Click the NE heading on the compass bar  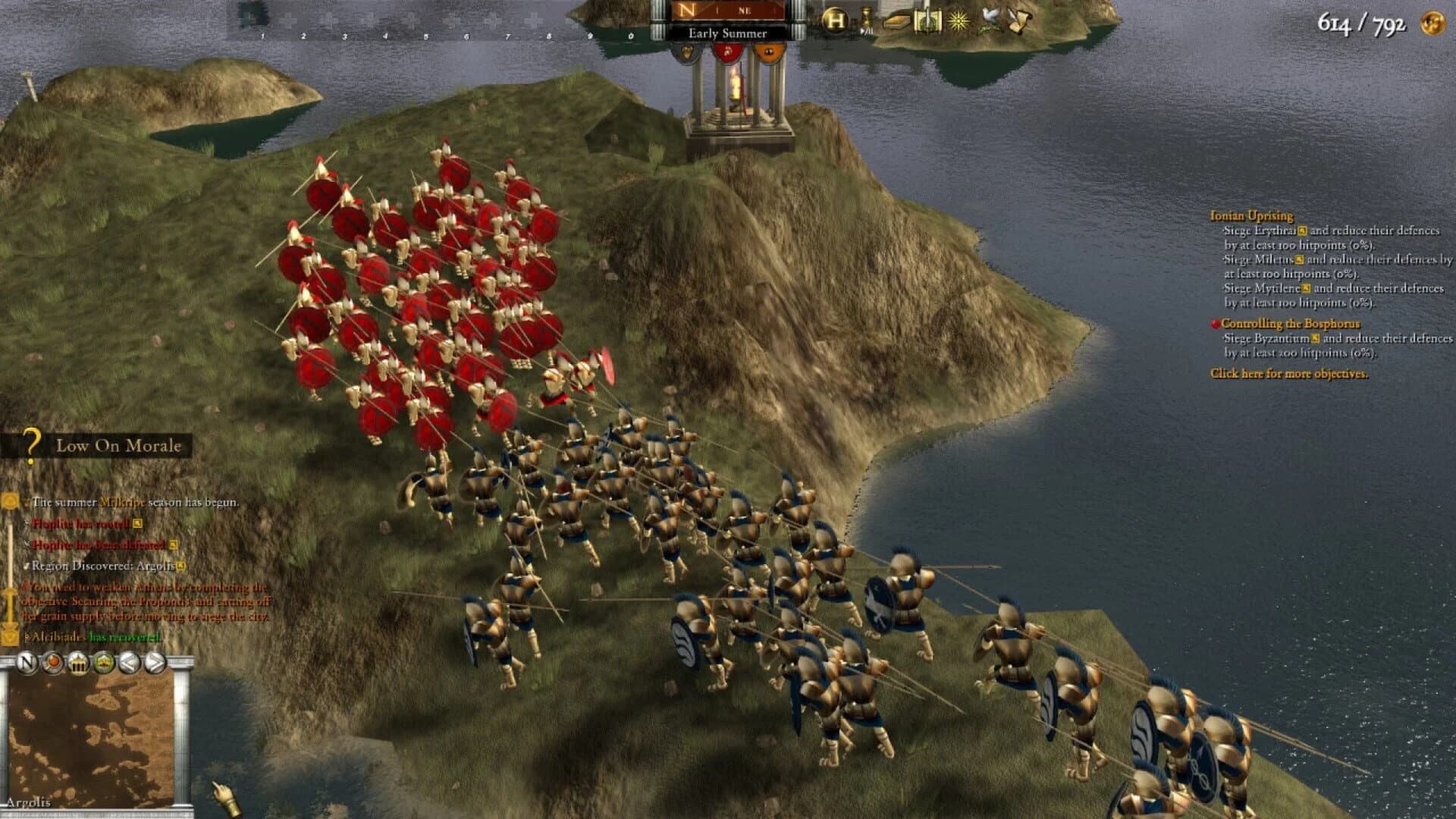click(x=745, y=11)
